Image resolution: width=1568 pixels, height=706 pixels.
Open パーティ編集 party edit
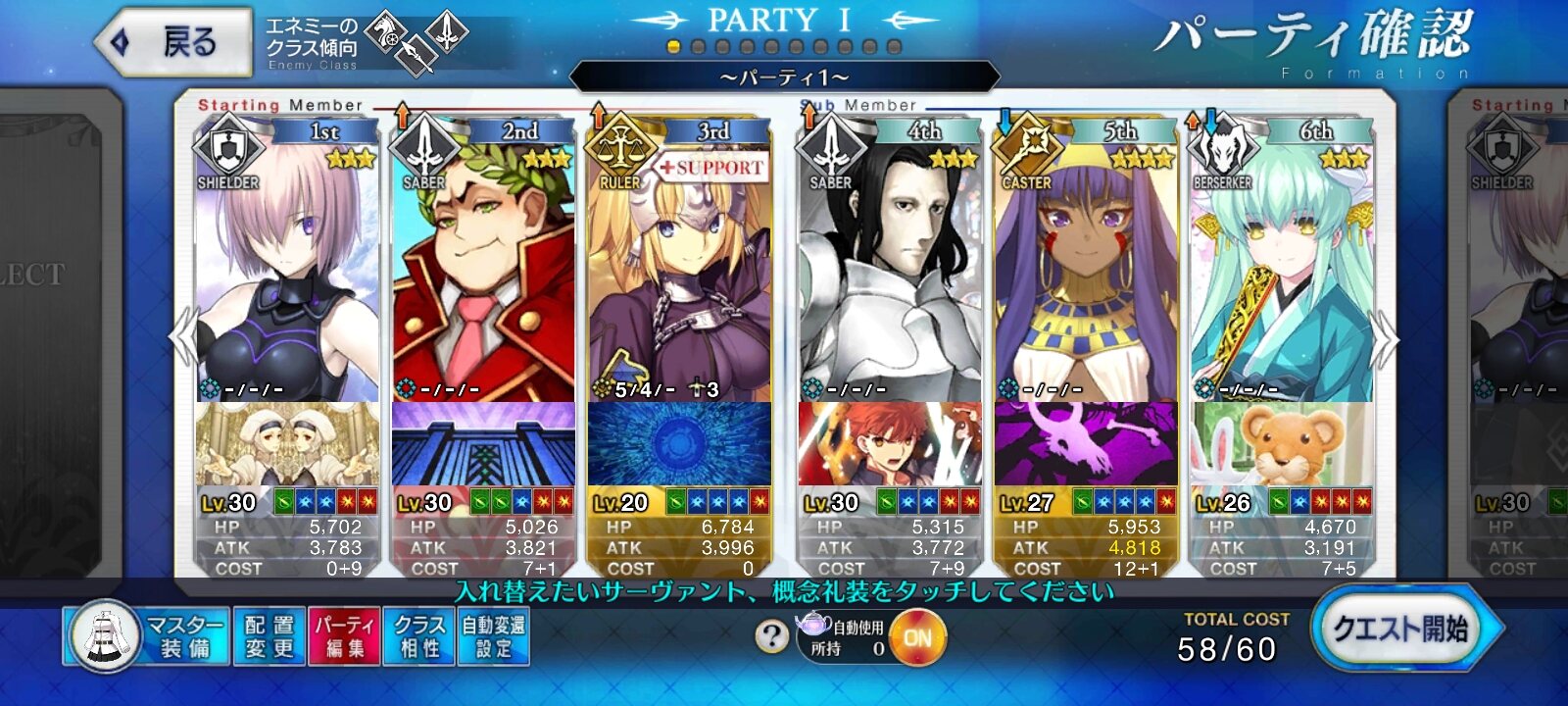(345, 636)
